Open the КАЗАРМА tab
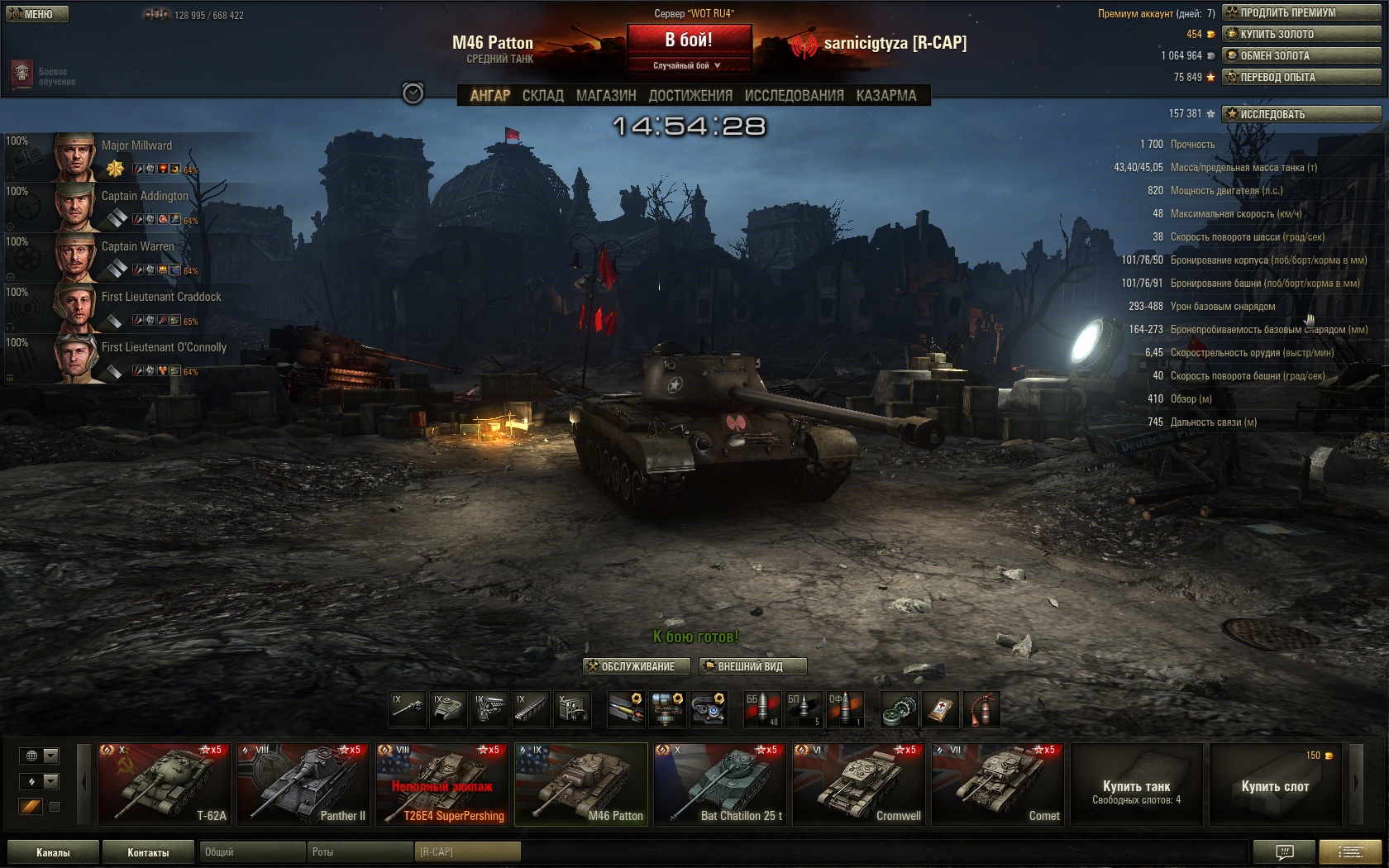This screenshot has width=1389, height=868. [886, 96]
